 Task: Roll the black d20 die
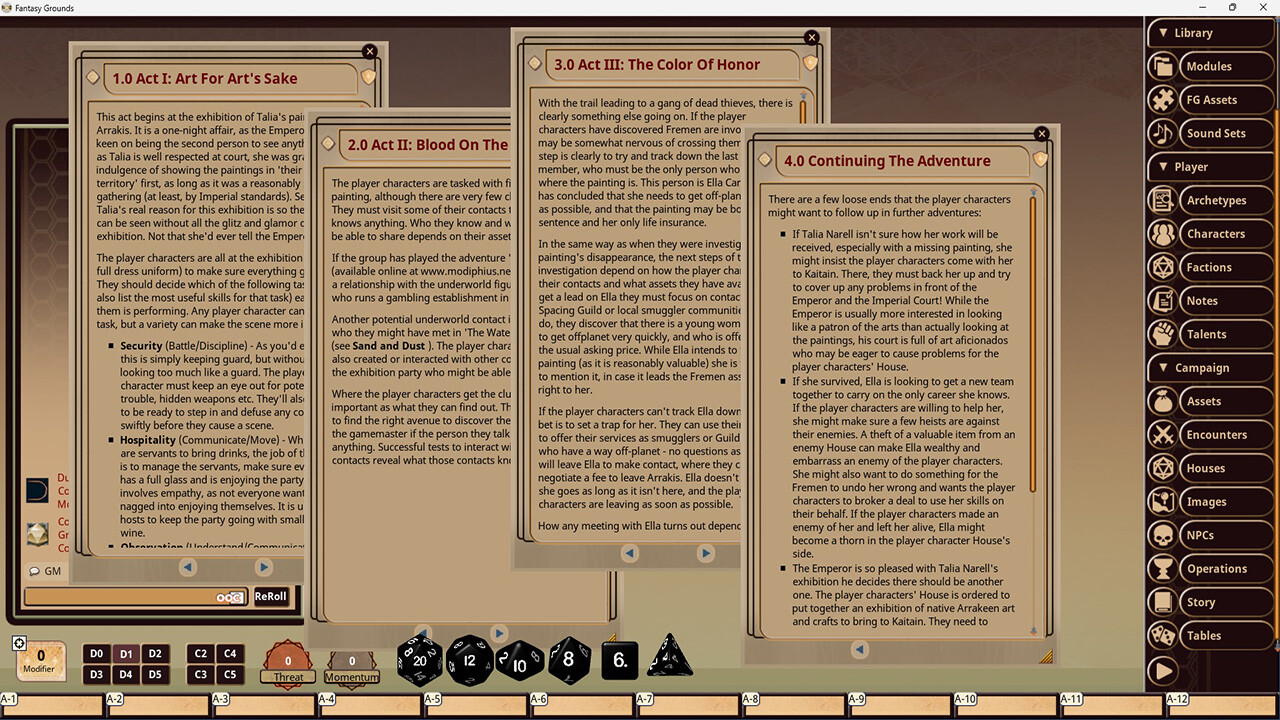click(x=419, y=660)
